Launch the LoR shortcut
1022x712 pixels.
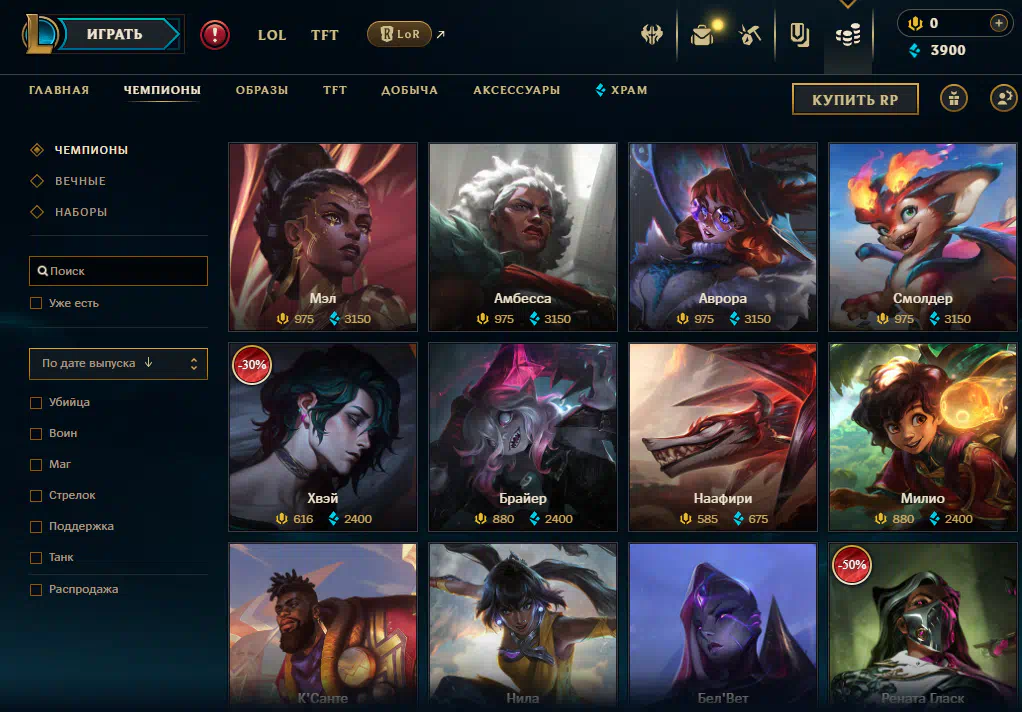point(400,34)
